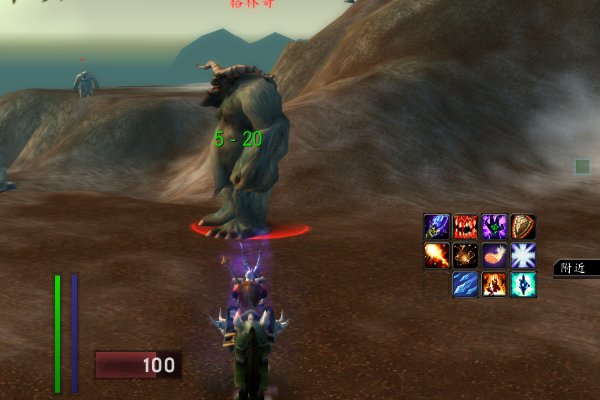Viewport: 600px width, 400px height.
Task: Cast the white frost burst spell
Action: pos(523,255)
